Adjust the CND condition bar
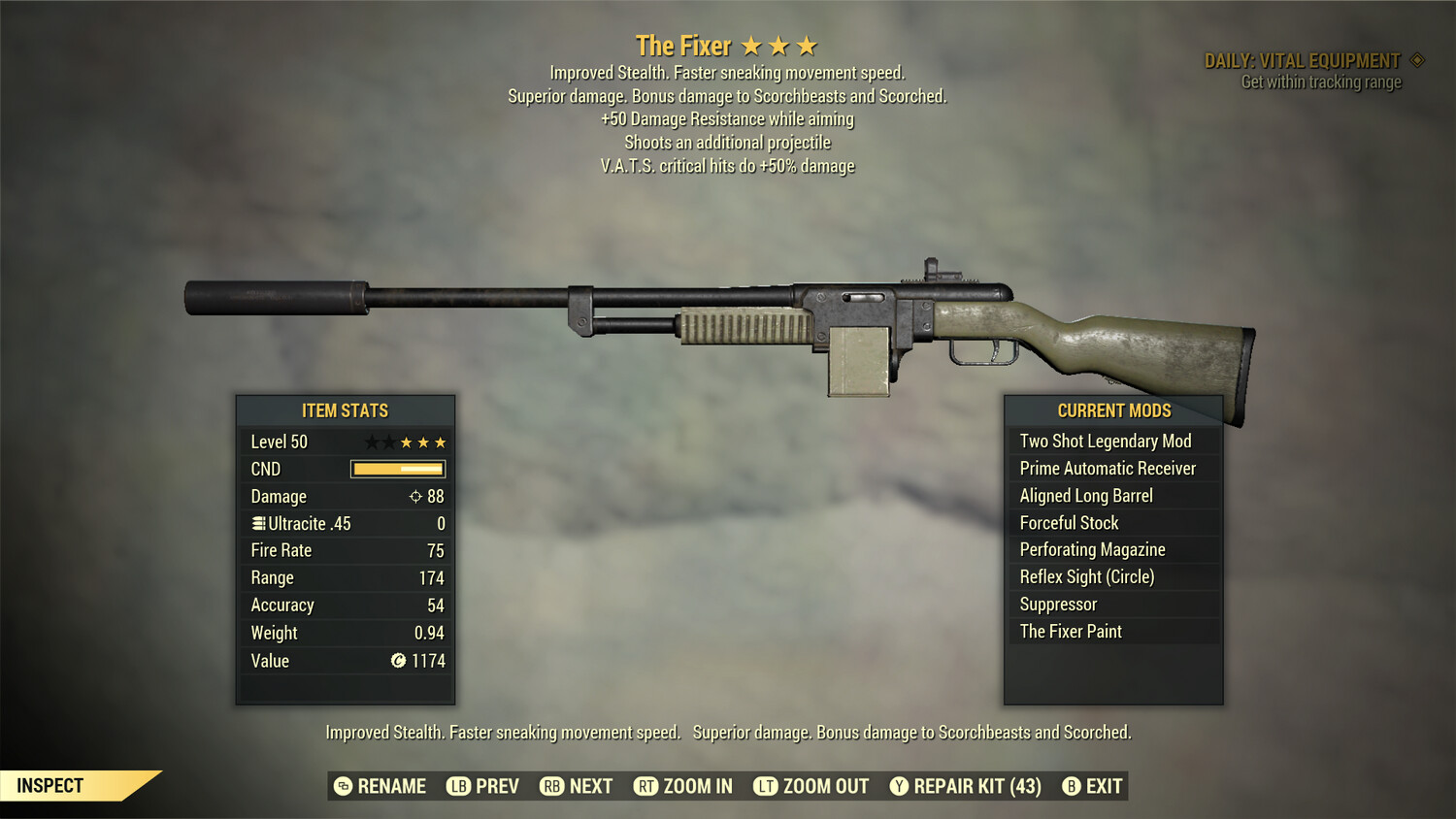The image size is (1456, 819). (x=398, y=469)
